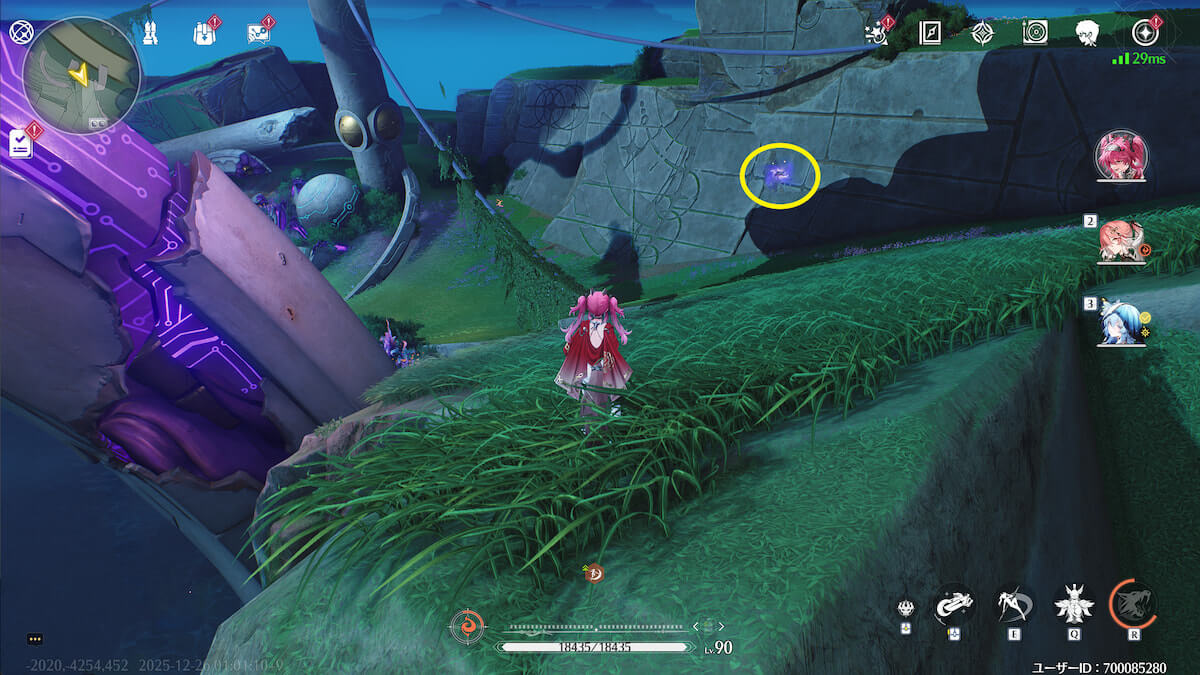Image resolution: width=1200 pixels, height=675 pixels.
Task: Open the backpack icon with alert
Action: coord(204,33)
